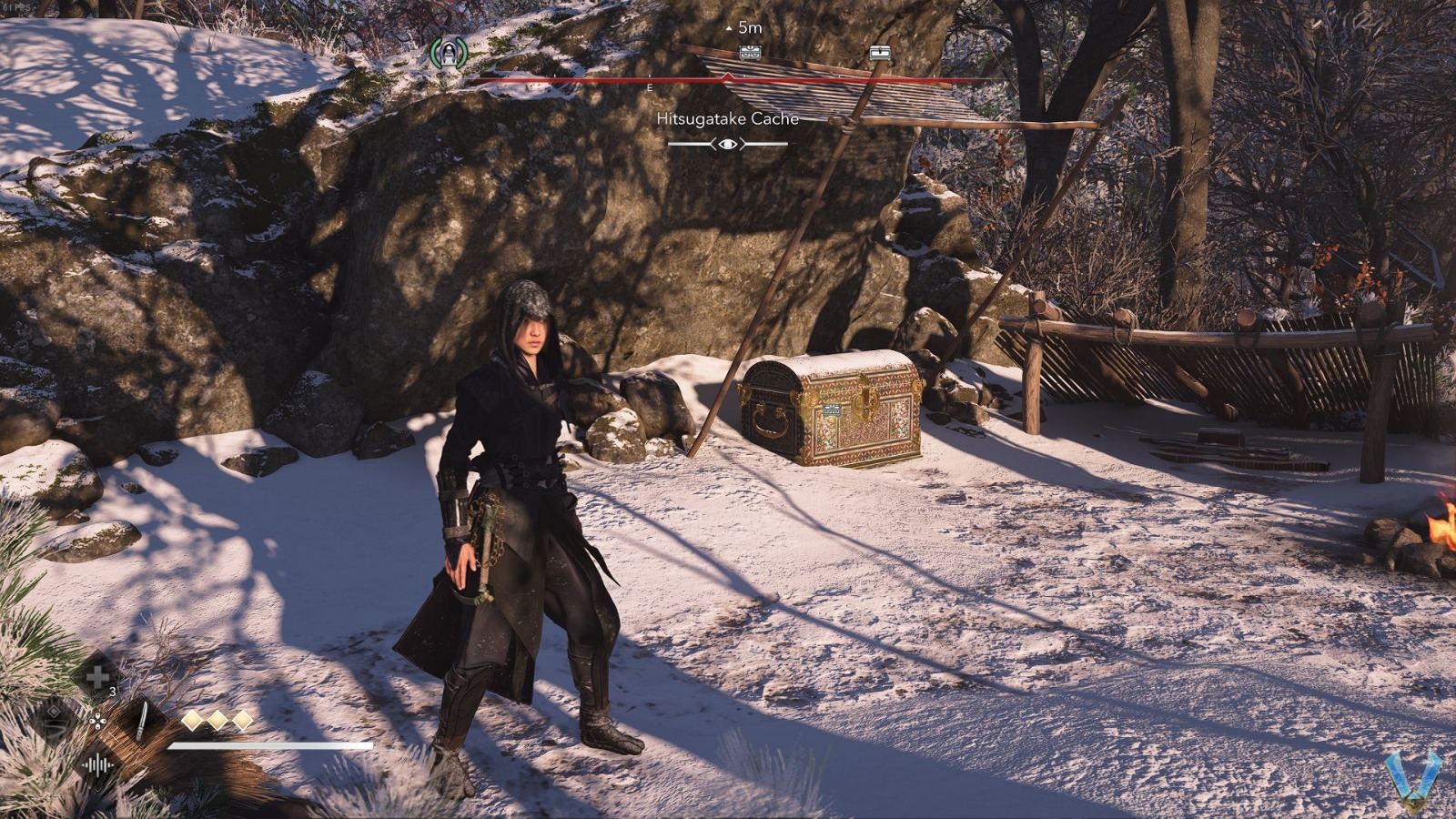Click the rations count number 3

point(111,690)
